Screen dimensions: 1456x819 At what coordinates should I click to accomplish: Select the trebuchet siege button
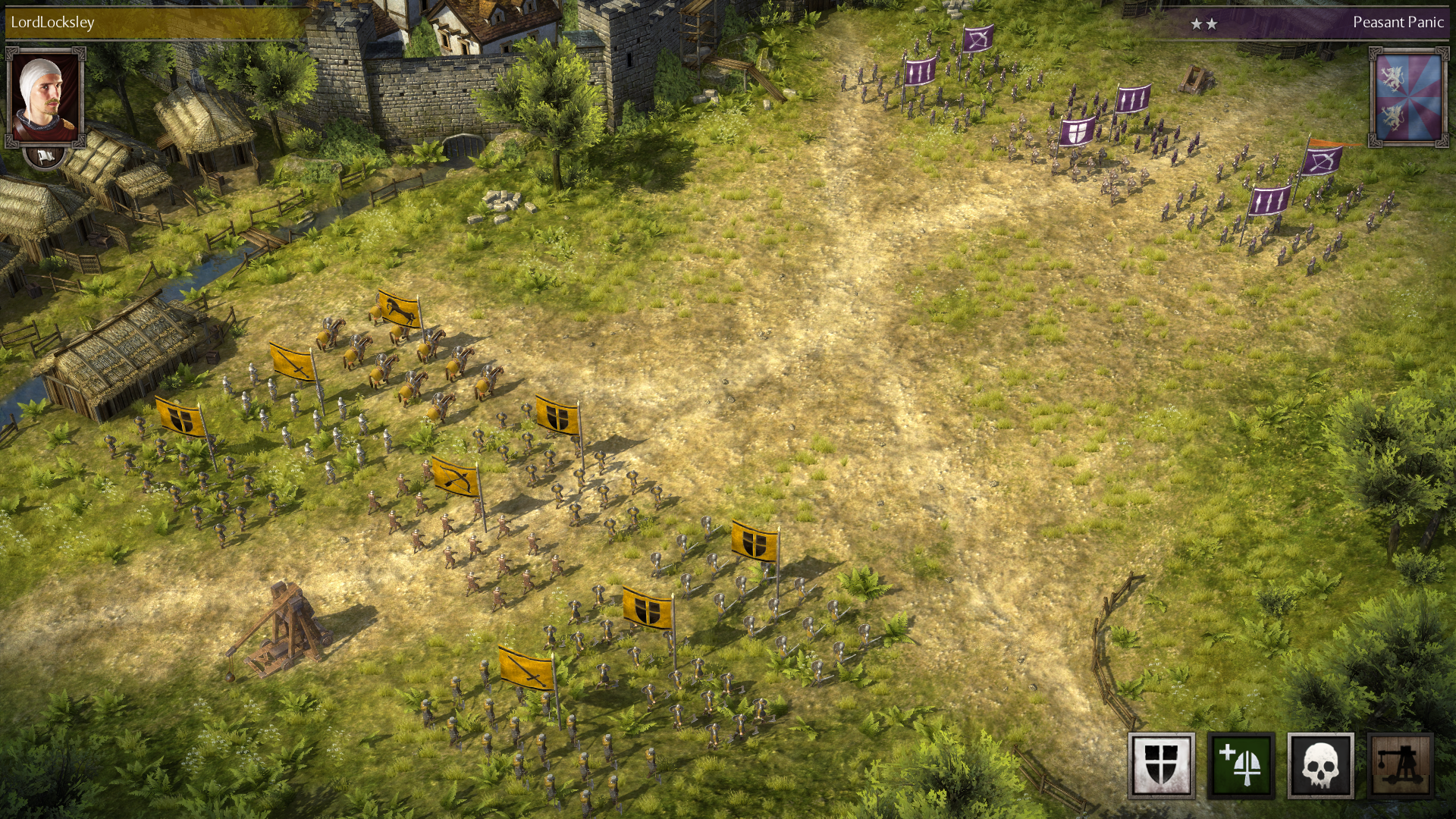click(x=1400, y=765)
